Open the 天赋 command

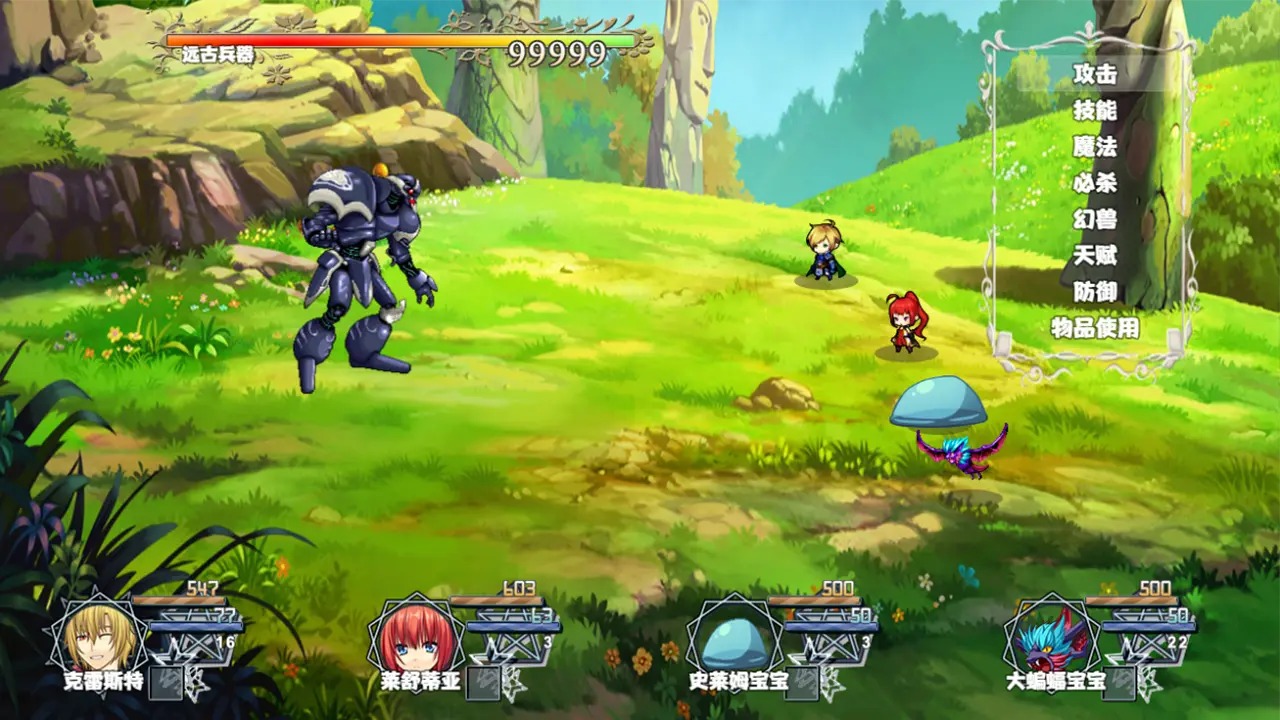pyautogui.click(x=1094, y=256)
